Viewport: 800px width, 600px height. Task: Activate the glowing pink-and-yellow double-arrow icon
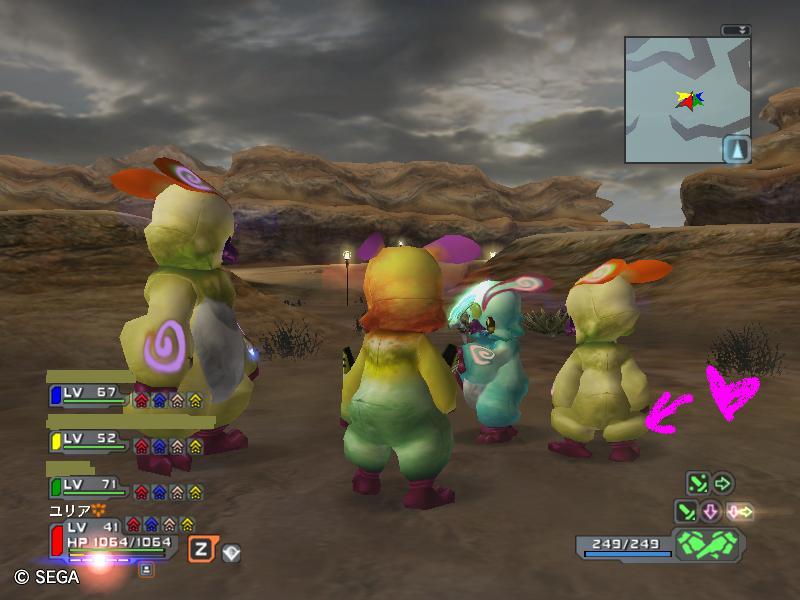[x=740, y=512]
